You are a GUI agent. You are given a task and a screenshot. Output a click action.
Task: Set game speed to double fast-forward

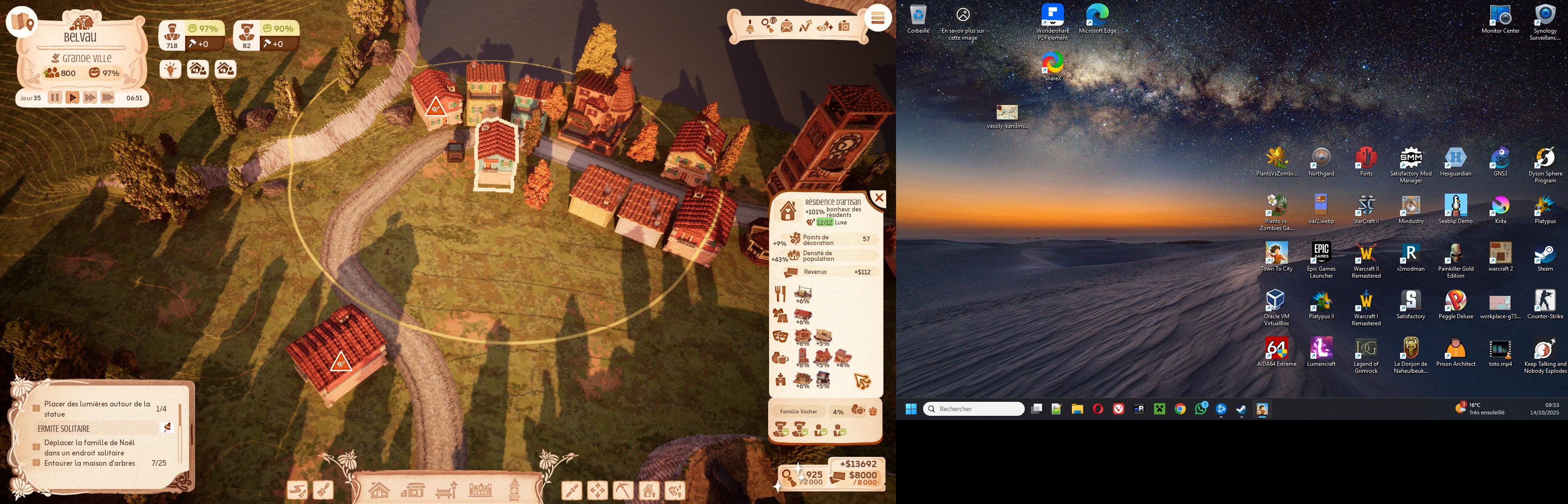[90, 98]
